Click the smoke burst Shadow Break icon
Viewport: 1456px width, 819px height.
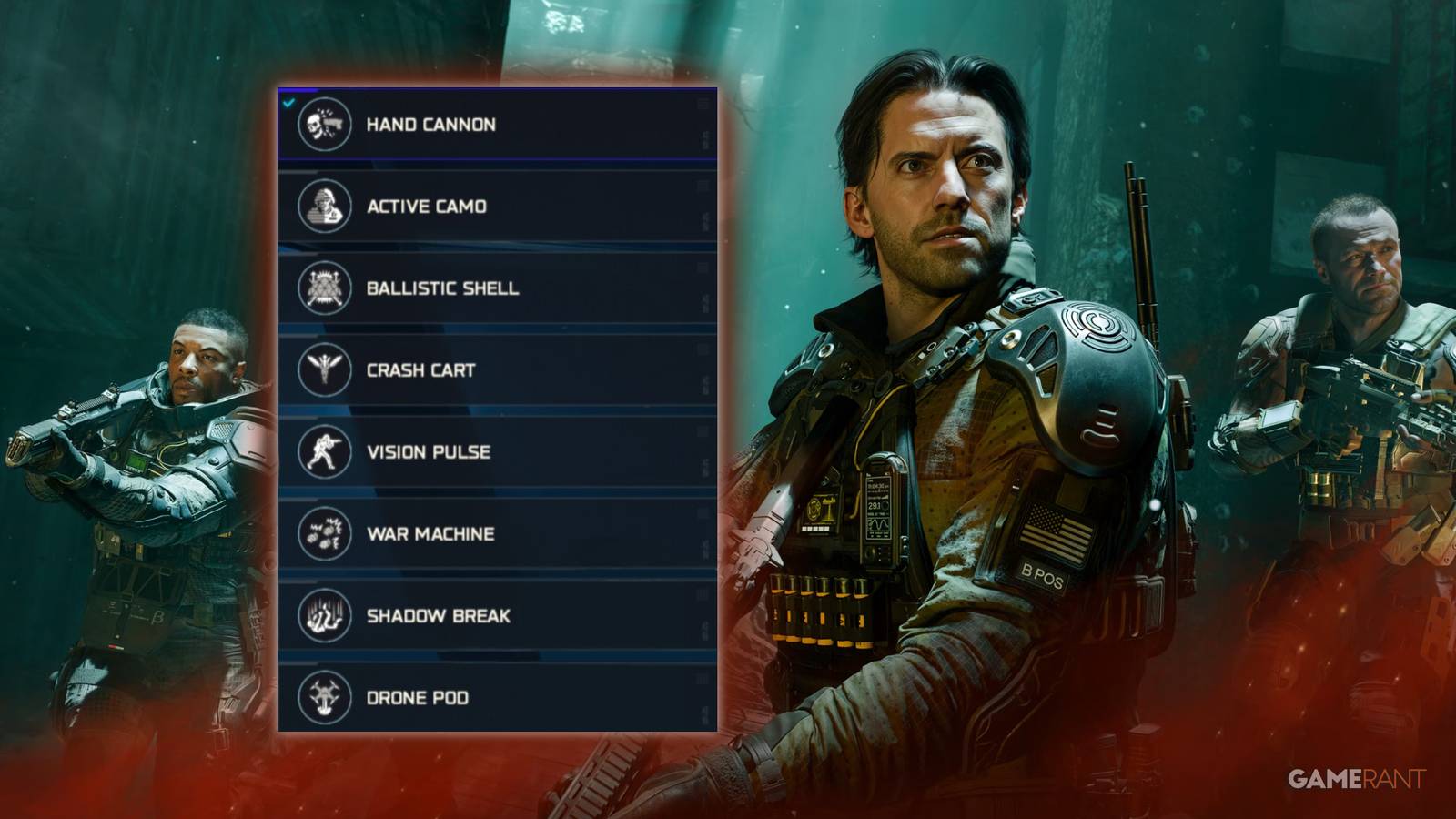[325, 616]
